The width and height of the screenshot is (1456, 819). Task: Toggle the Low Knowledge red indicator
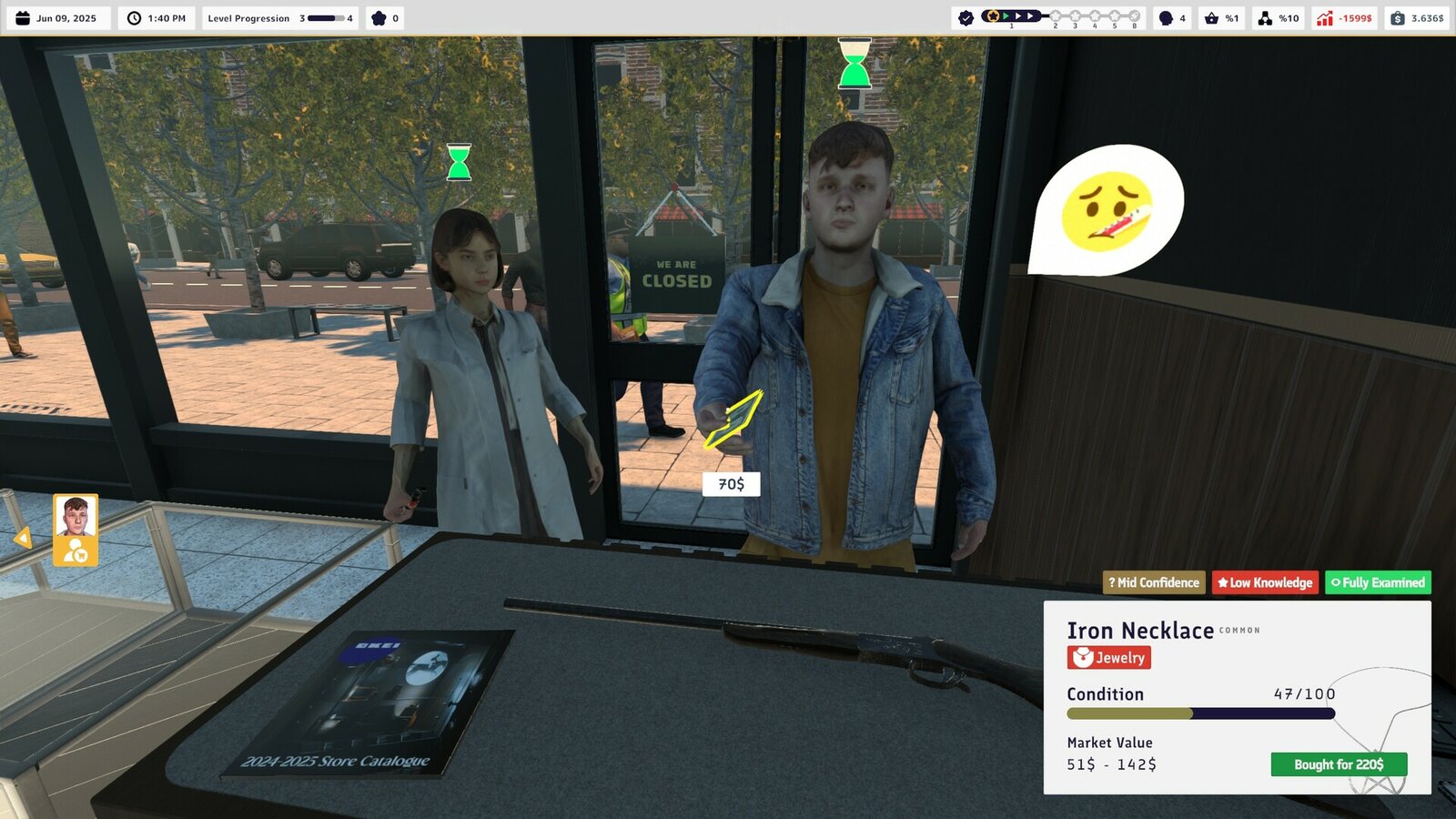coord(1266,582)
